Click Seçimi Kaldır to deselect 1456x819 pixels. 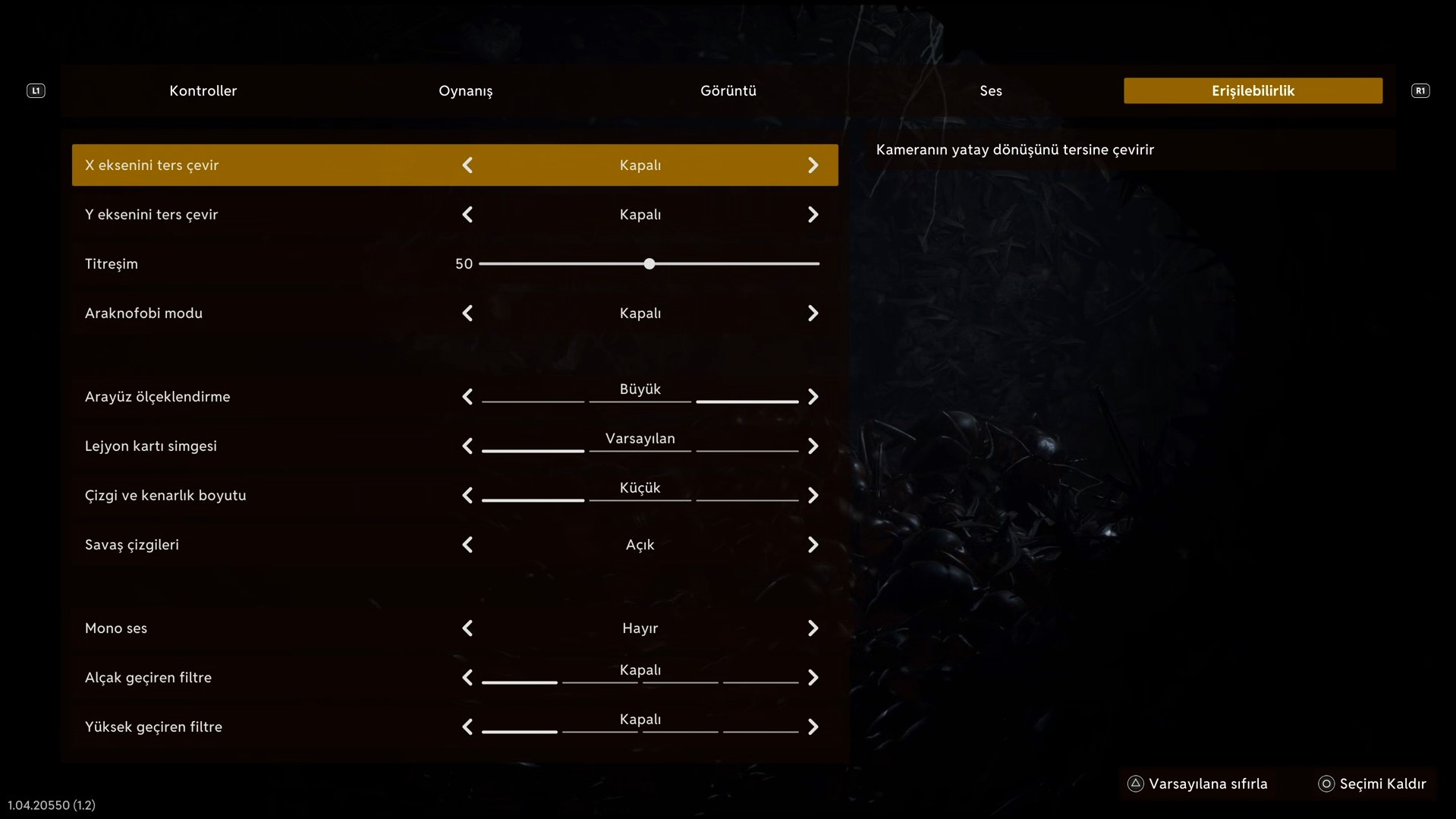click(1373, 784)
